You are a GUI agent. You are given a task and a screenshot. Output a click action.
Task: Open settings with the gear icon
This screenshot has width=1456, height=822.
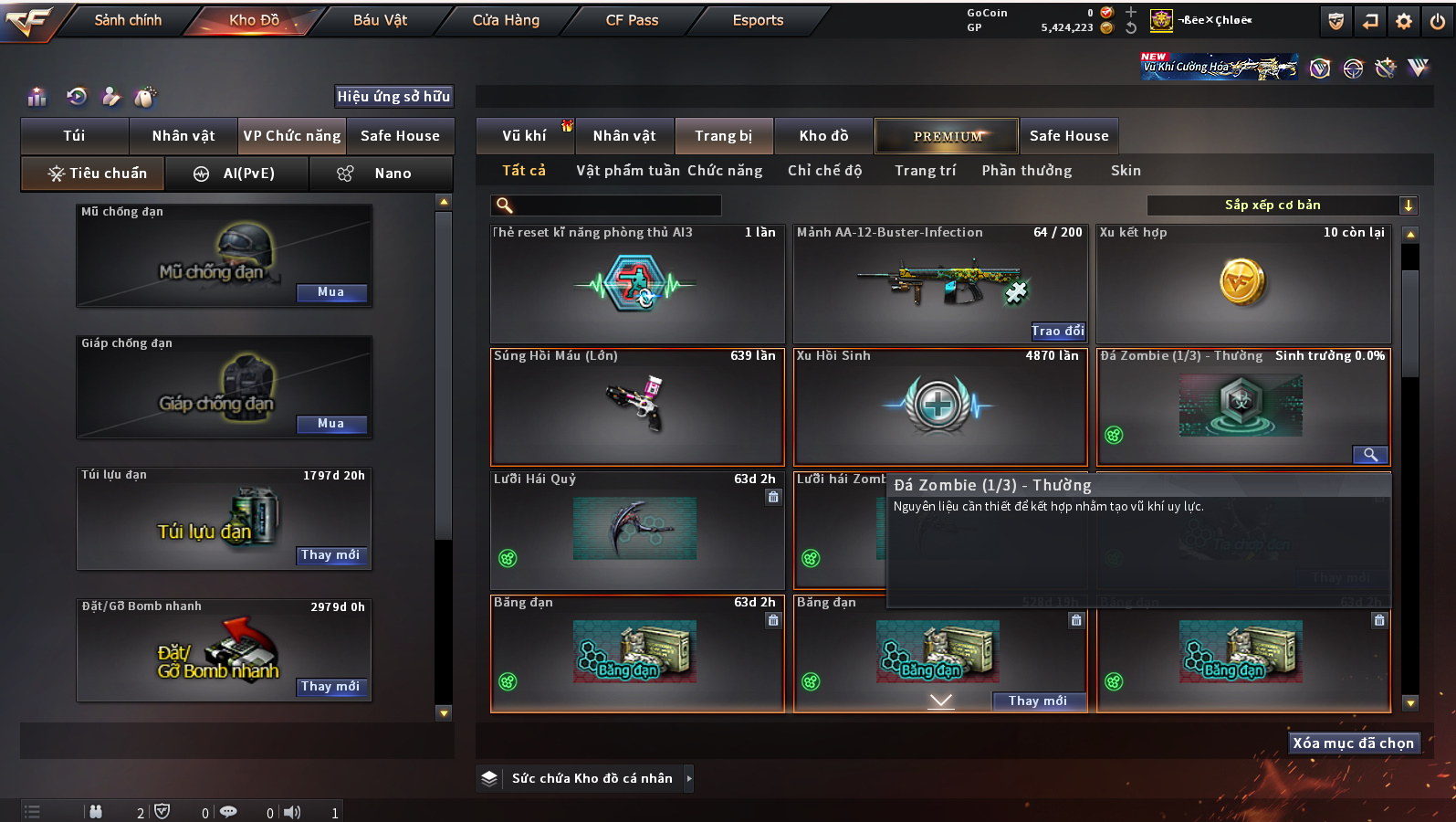coord(1404,21)
